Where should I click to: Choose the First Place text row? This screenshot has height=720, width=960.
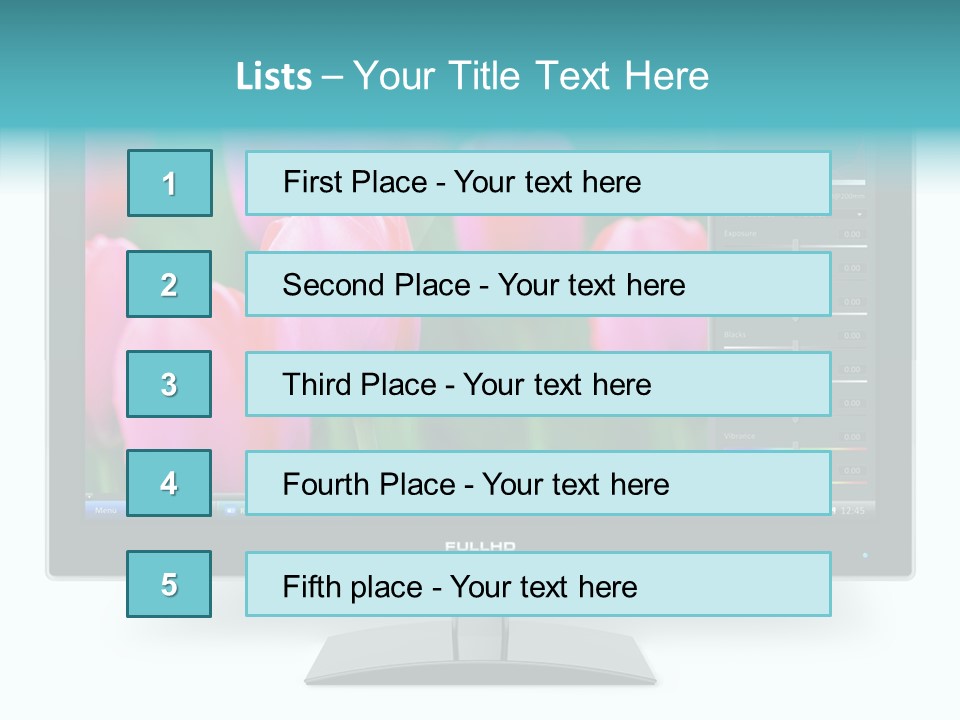click(x=538, y=183)
